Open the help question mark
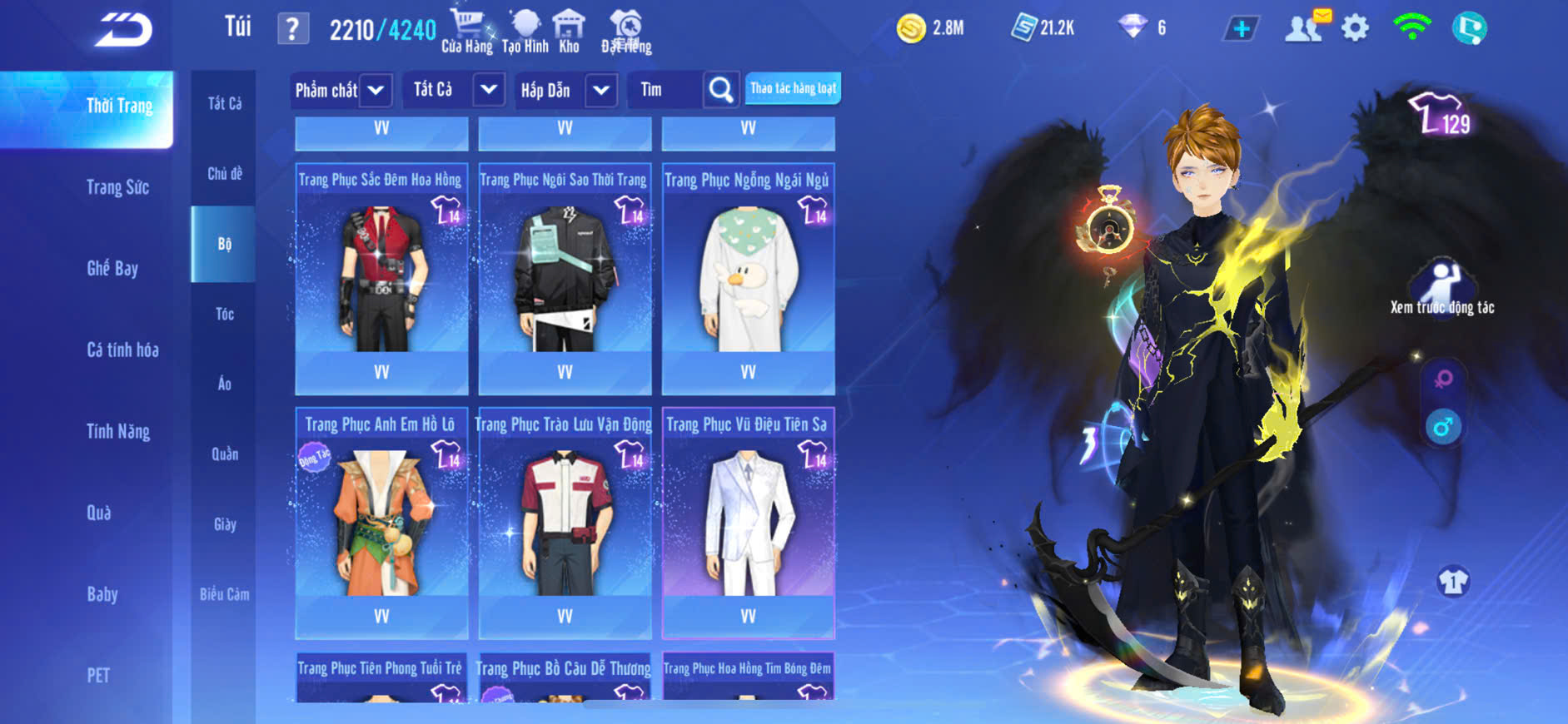This screenshot has width=1568, height=724. [292, 29]
